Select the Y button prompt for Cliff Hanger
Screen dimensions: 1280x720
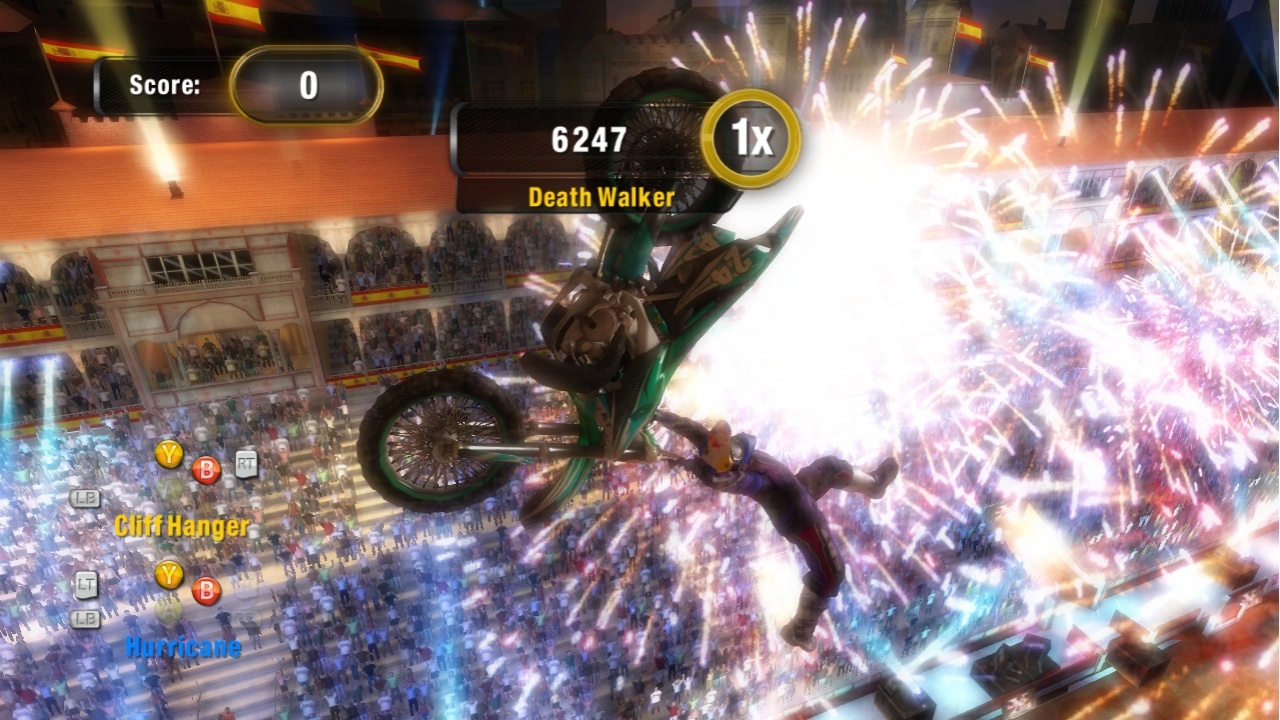click(x=168, y=453)
